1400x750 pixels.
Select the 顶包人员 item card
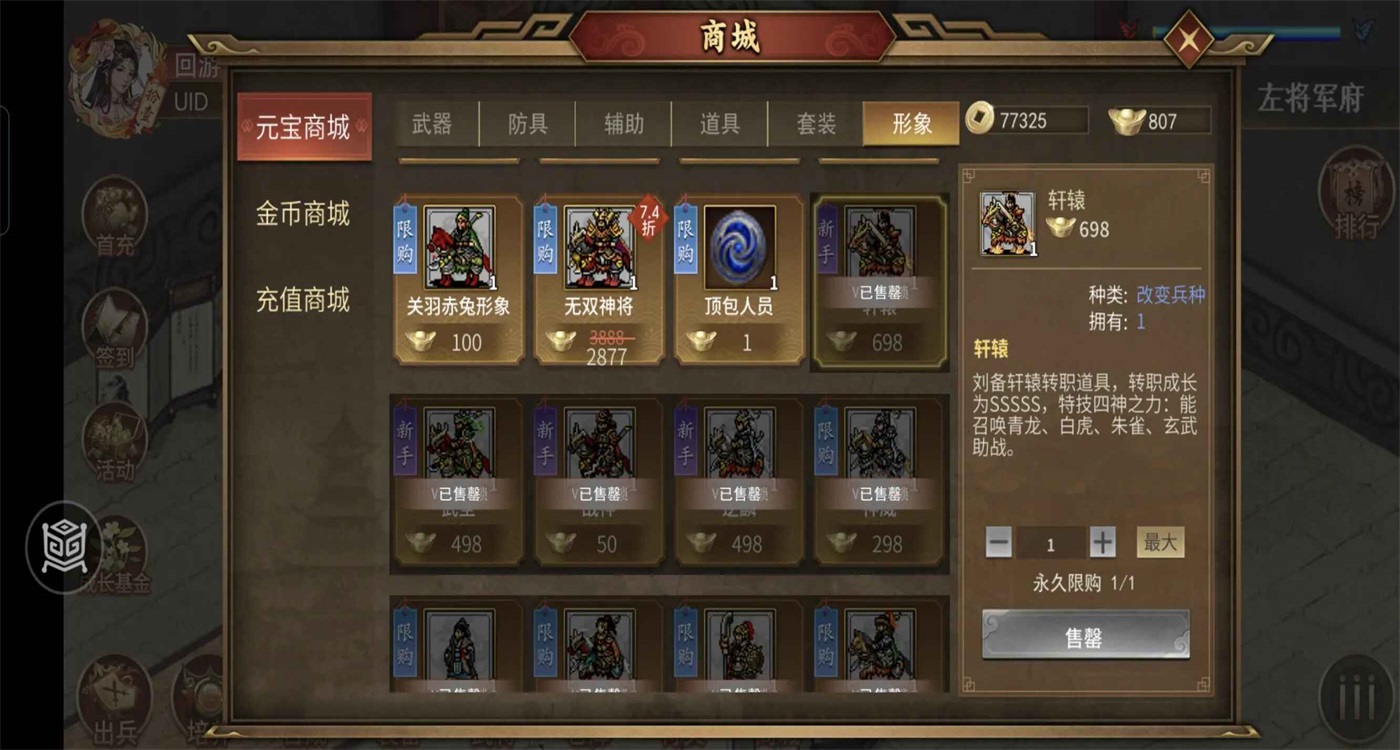[738, 280]
